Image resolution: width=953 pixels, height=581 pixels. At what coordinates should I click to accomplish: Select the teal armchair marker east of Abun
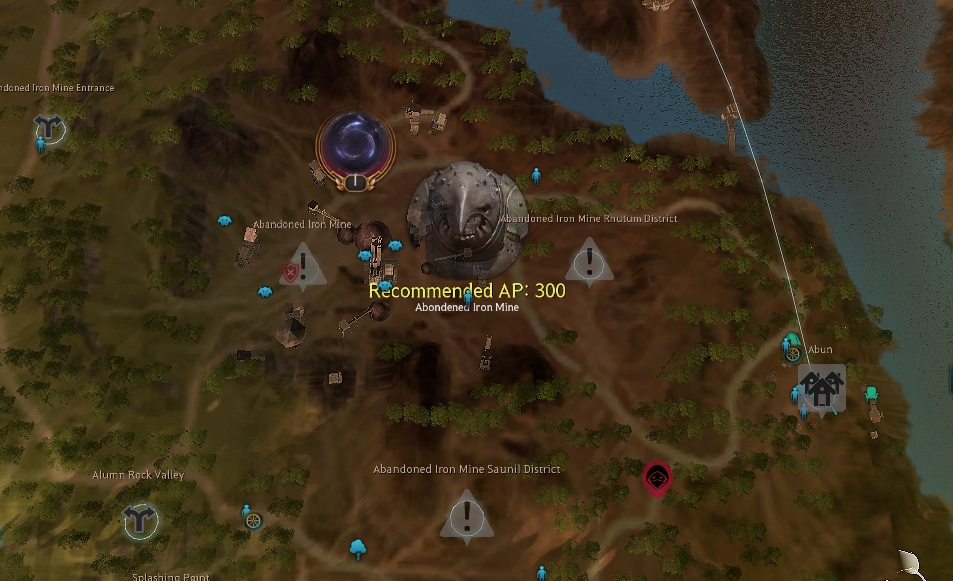pyautogui.click(x=871, y=393)
